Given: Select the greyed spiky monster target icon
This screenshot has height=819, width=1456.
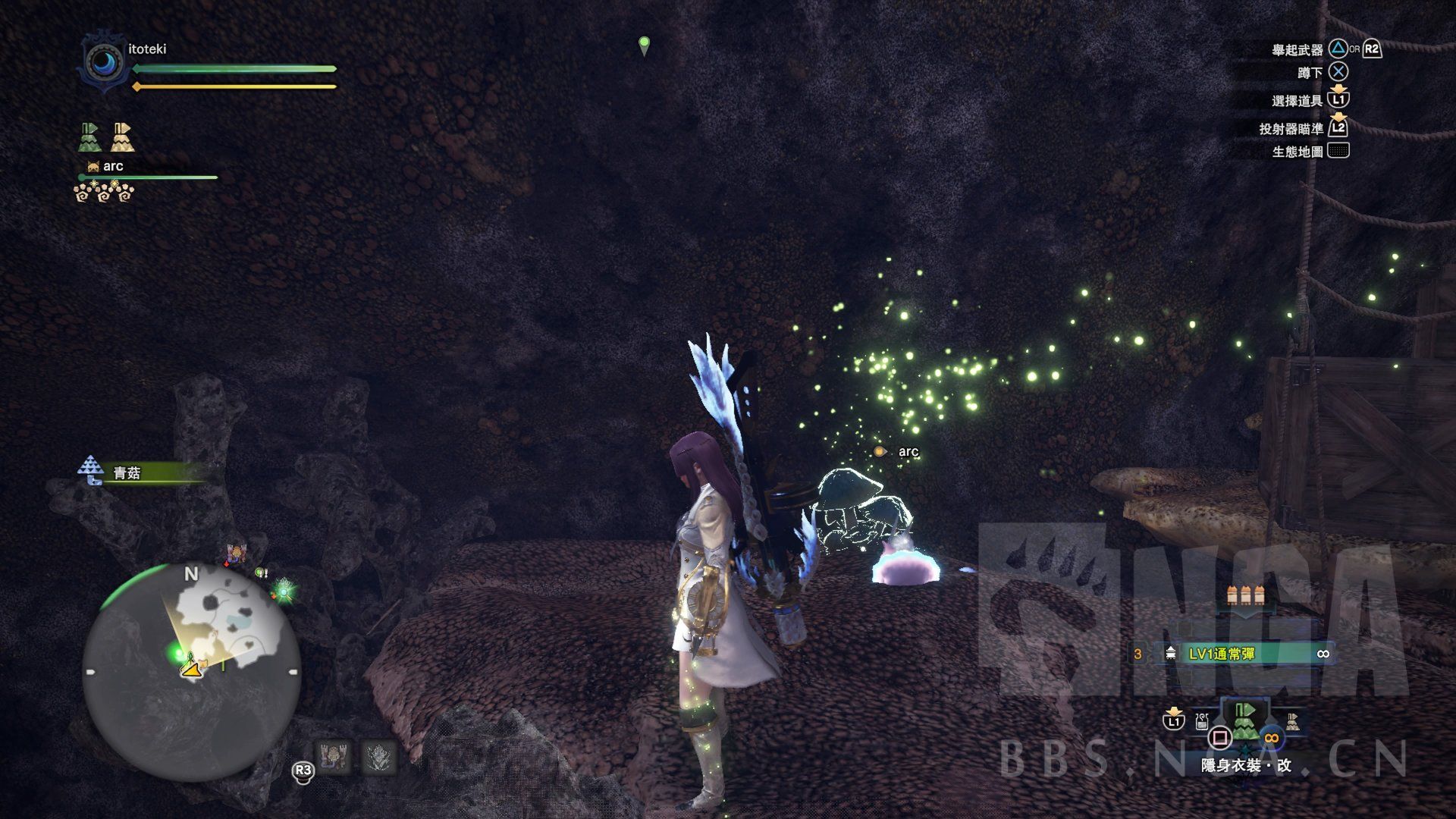Looking at the screenshot, I should click(x=378, y=758).
